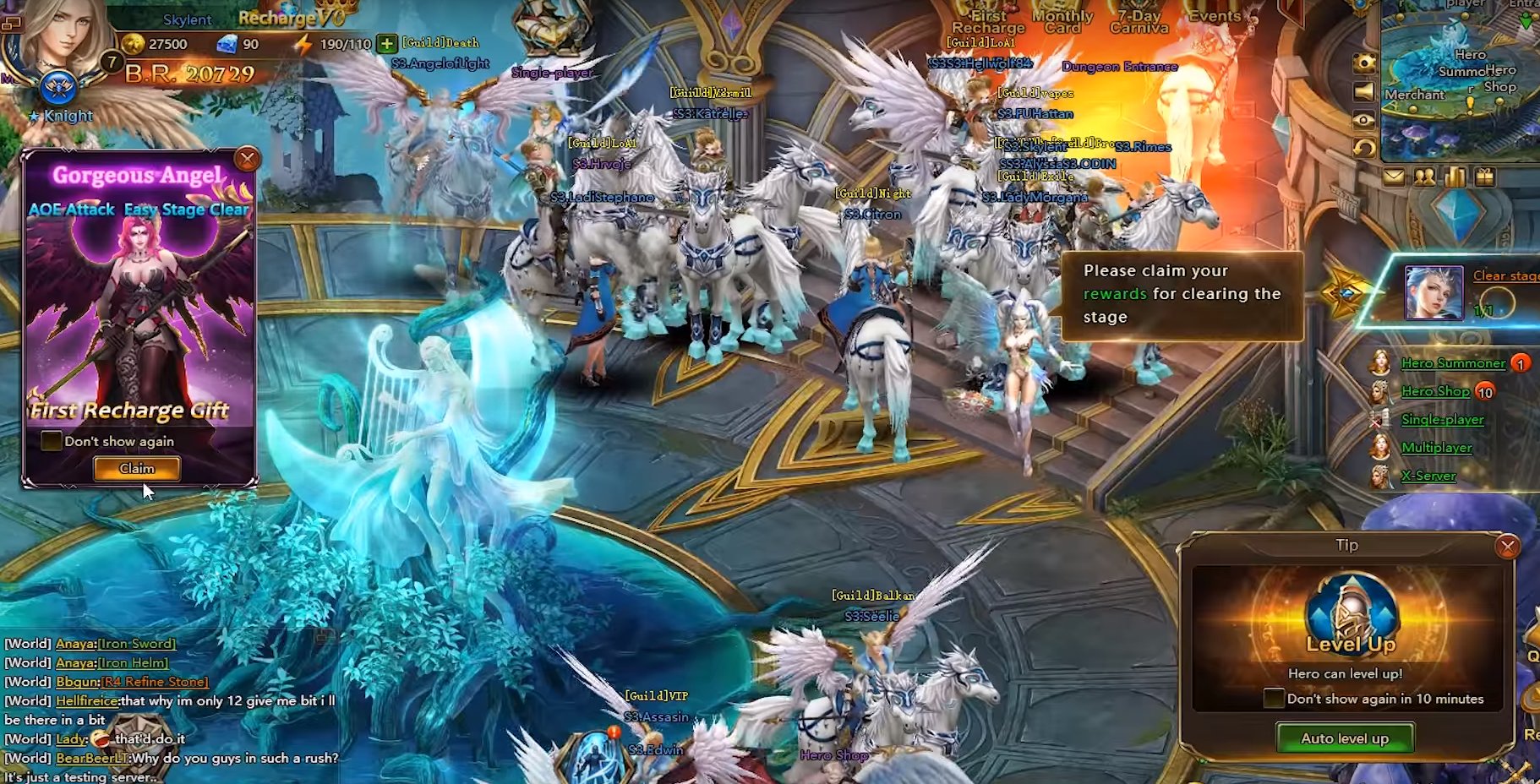Select the Single-player tracker link
This screenshot has height=784, width=1540.
point(1442,420)
